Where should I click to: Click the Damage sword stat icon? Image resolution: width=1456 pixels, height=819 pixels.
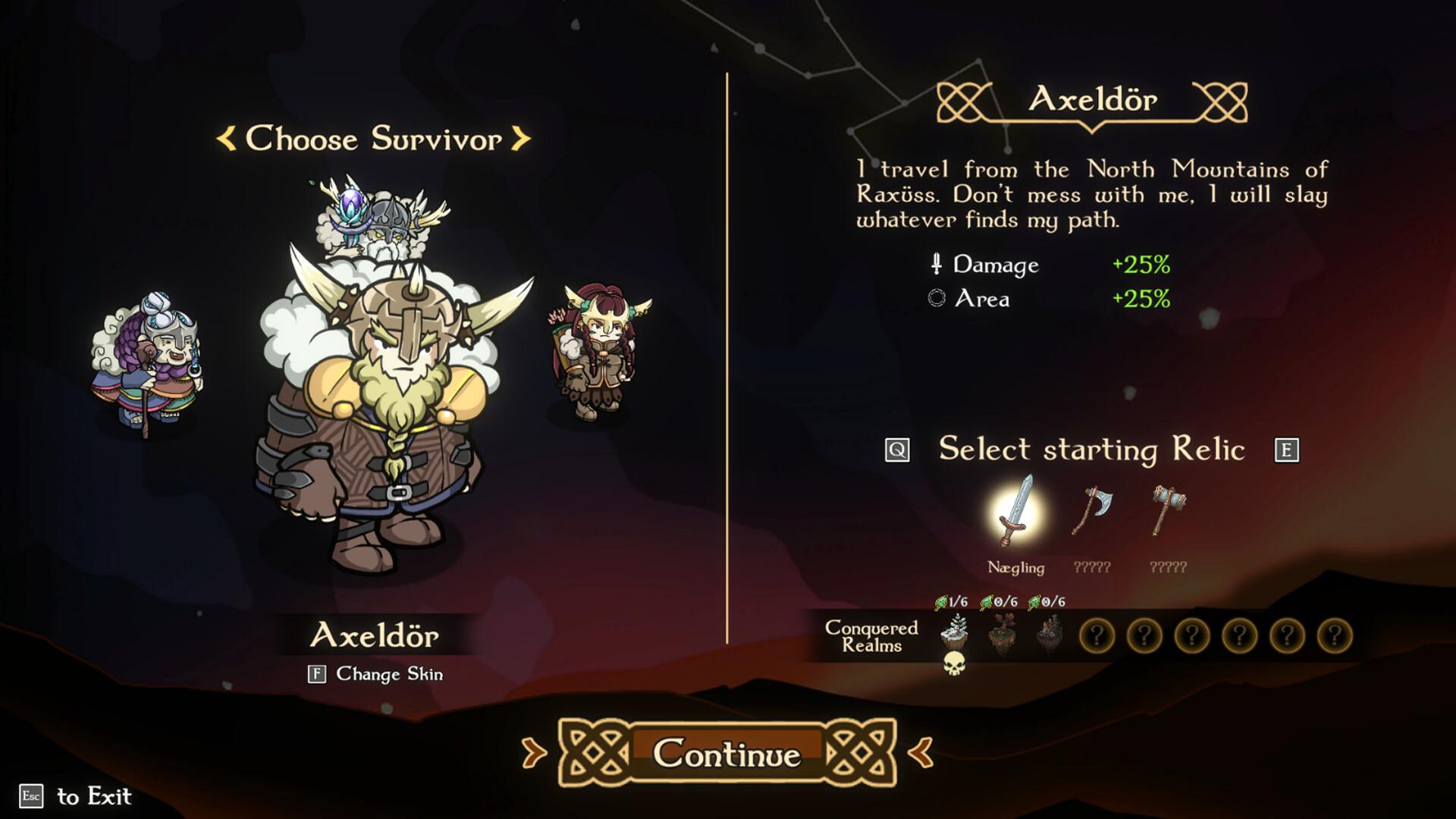click(x=937, y=265)
